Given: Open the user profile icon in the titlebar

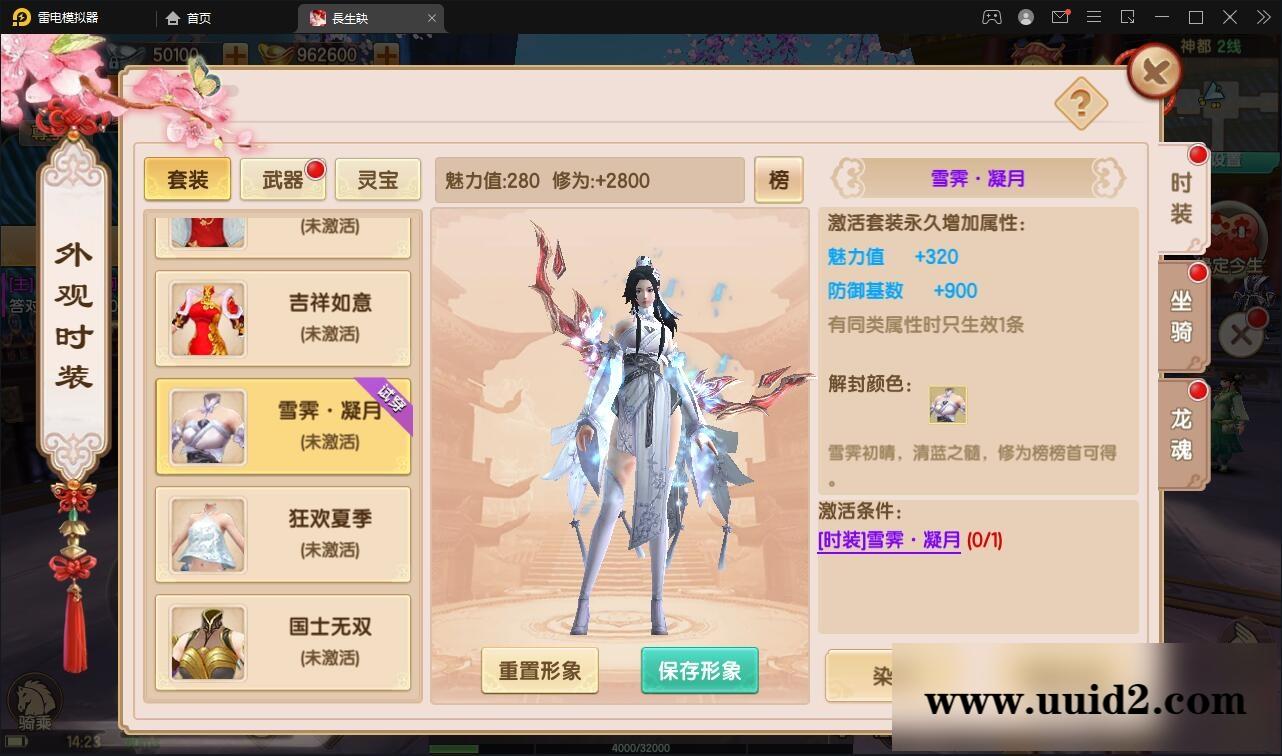Looking at the screenshot, I should click(1024, 17).
